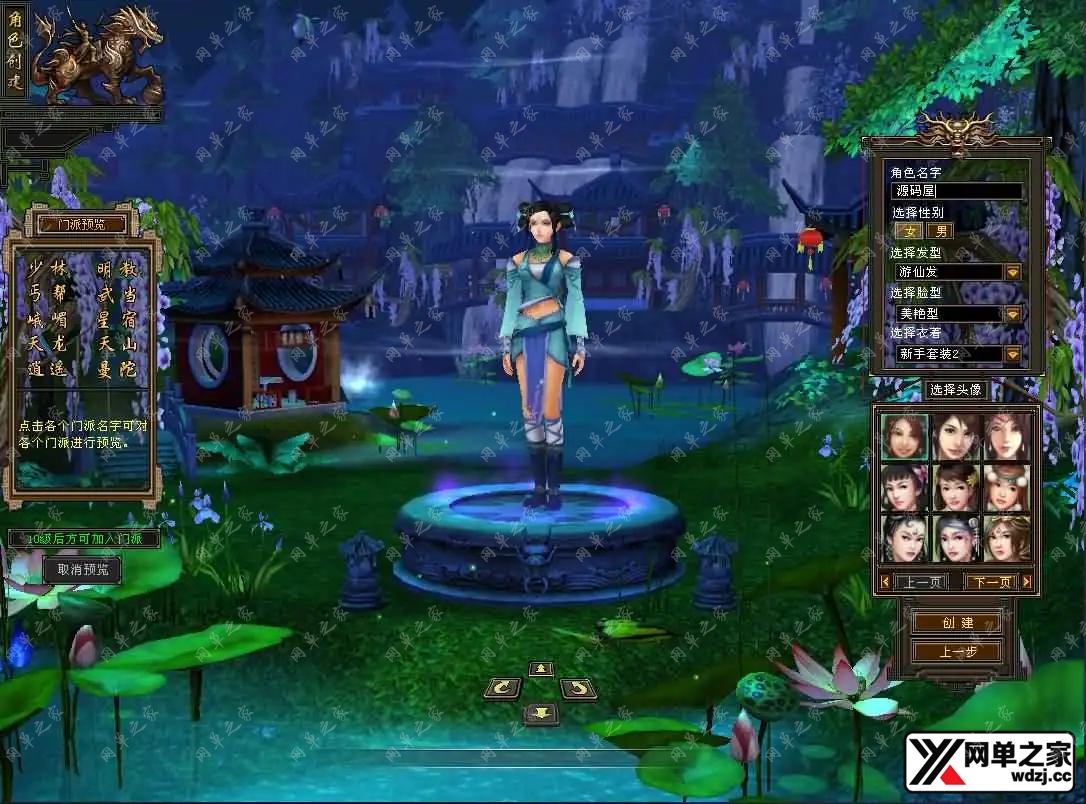This screenshot has height=804, width=1086.
Task: Preview the 逍遥 sect
Action: tap(47, 369)
